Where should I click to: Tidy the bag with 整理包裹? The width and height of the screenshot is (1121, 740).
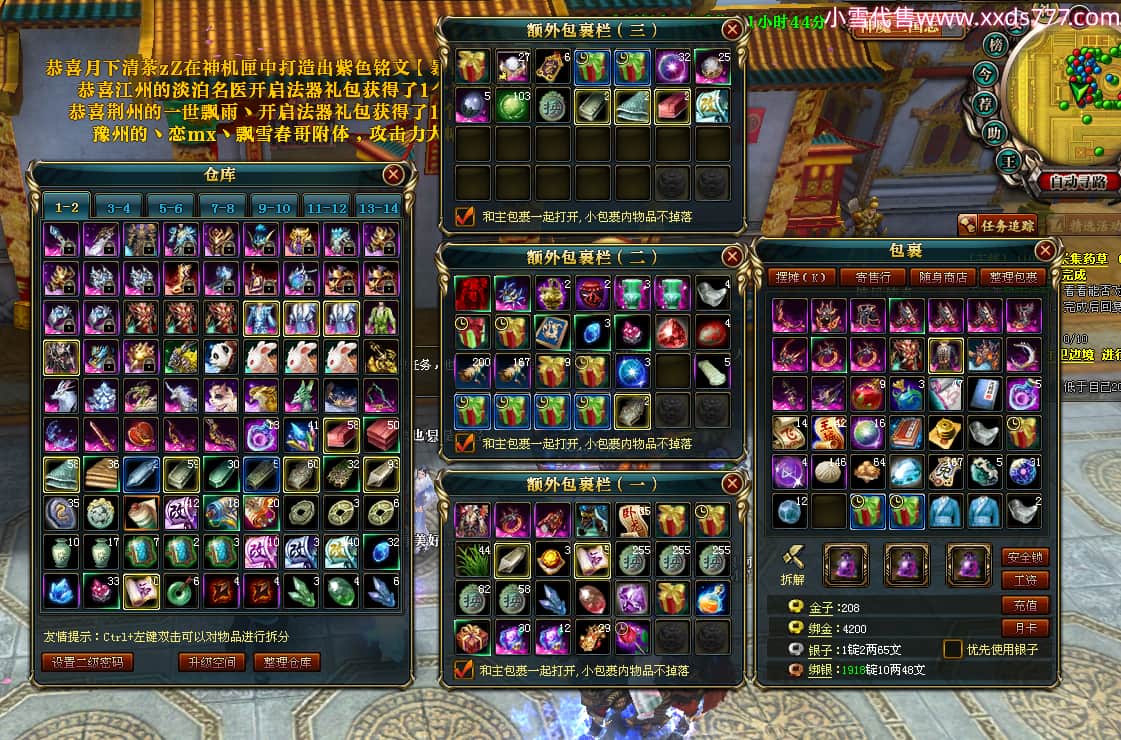(1013, 277)
